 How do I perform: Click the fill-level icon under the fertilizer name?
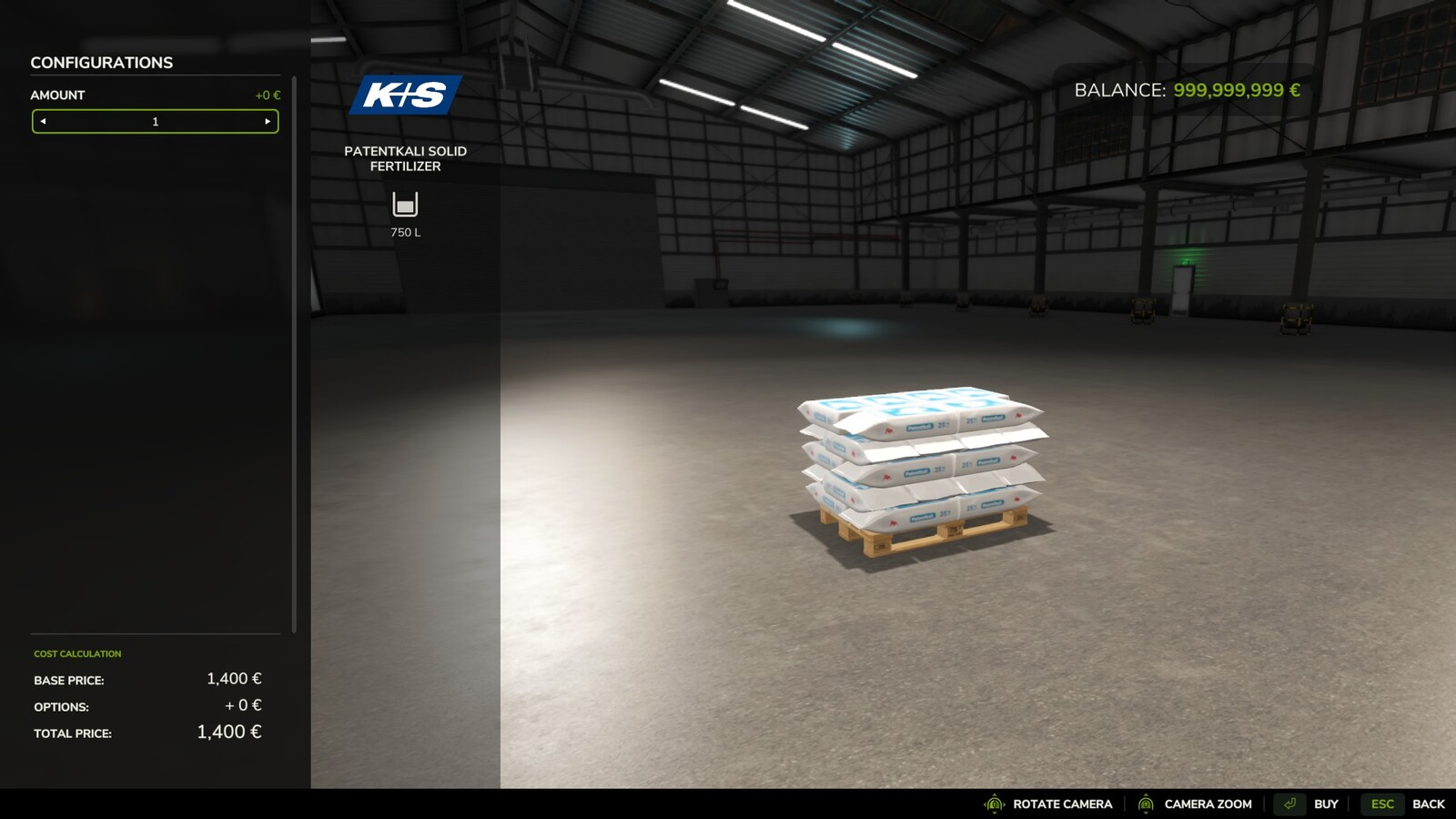pyautogui.click(x=405, y=202)
